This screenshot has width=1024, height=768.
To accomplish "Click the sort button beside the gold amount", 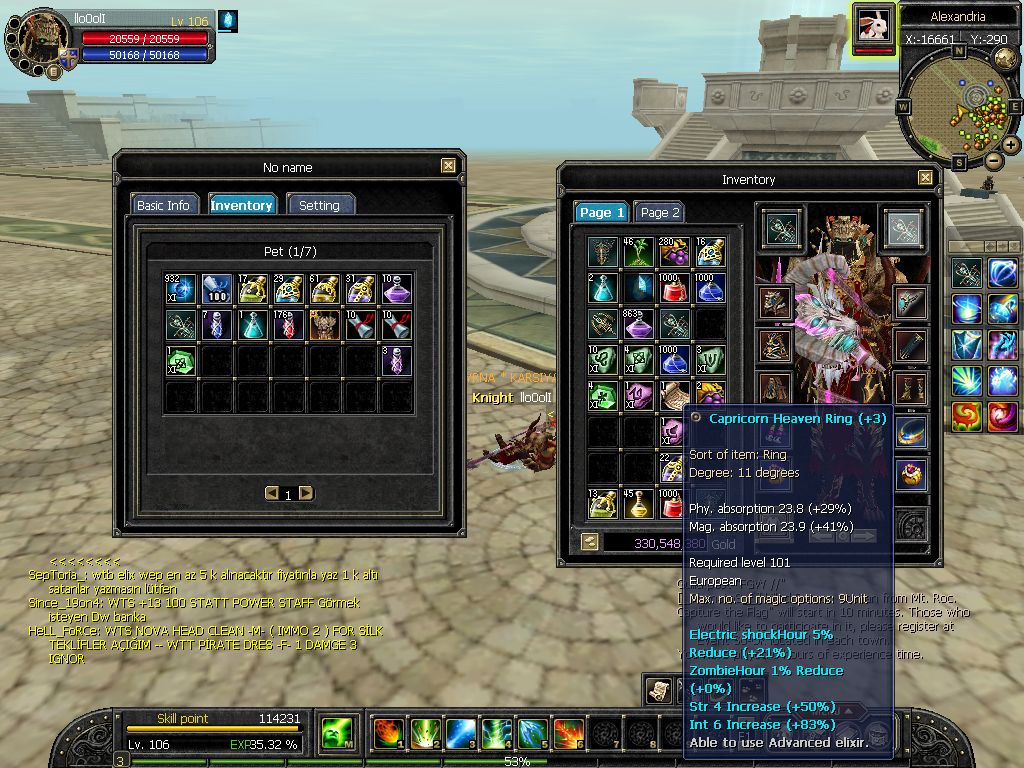I will click(590, 542).
